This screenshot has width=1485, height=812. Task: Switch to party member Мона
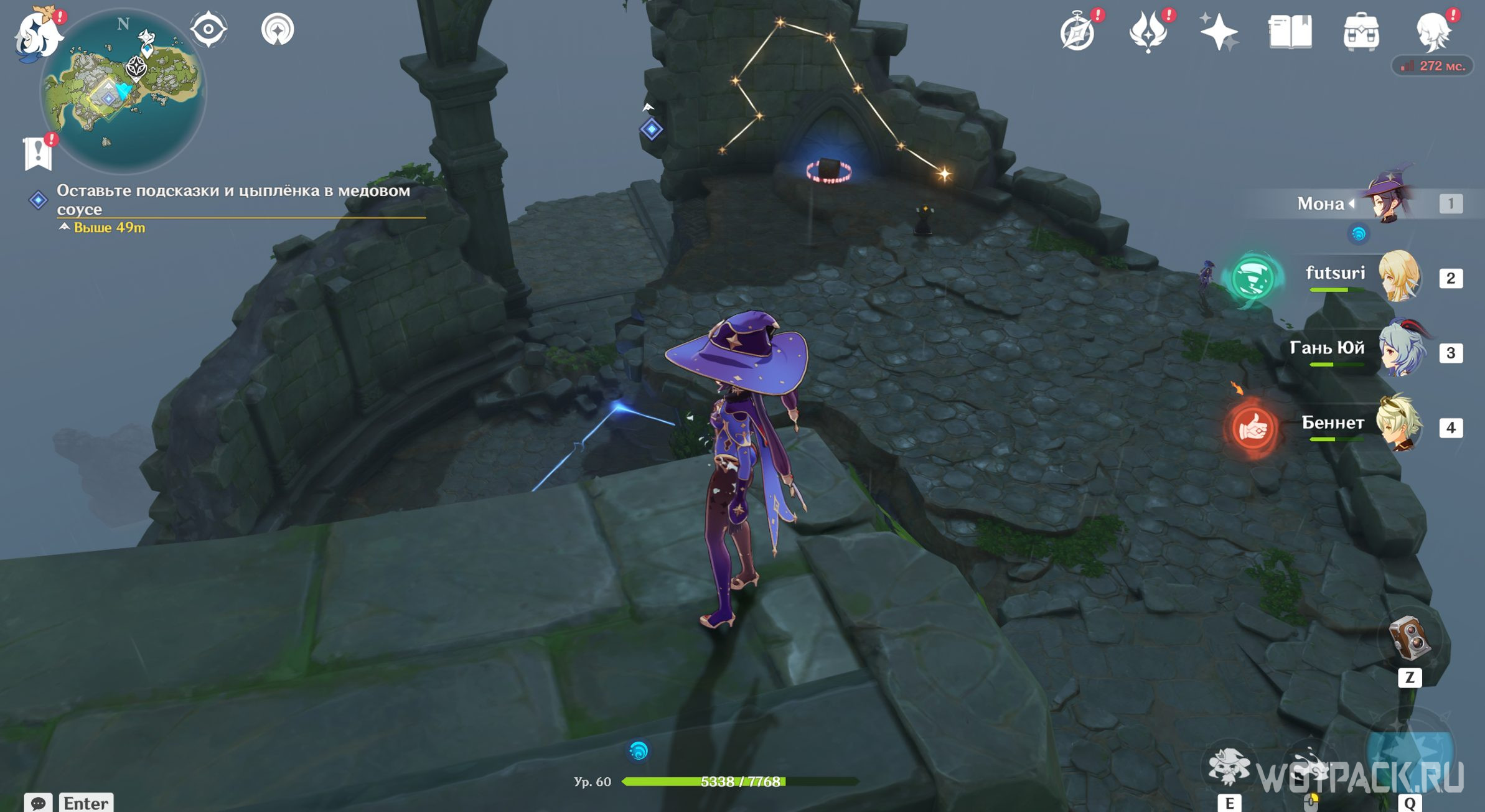tap(1389, 203)
